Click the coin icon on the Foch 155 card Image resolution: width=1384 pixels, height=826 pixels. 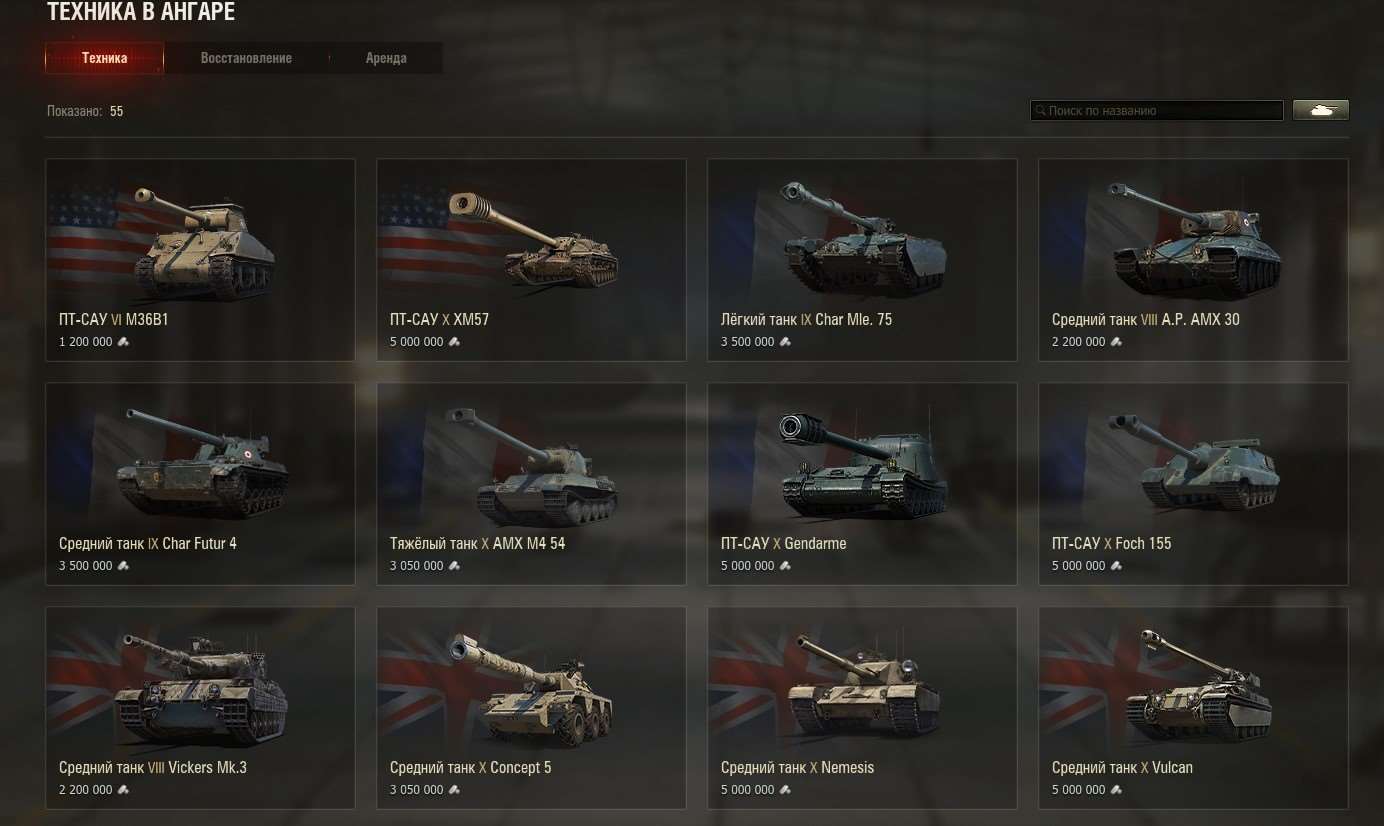[x=1116, y=566]
